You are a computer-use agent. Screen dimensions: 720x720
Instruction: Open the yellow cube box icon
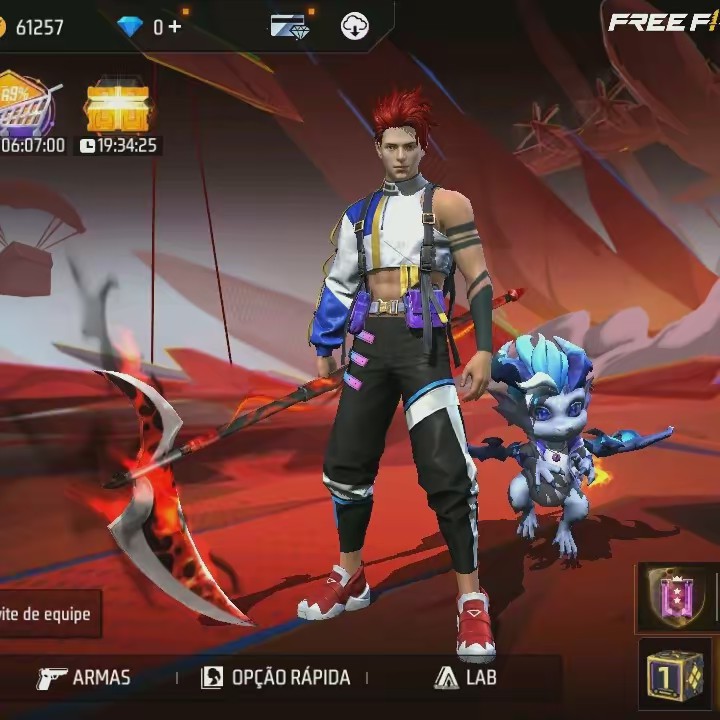pos(674,677)
